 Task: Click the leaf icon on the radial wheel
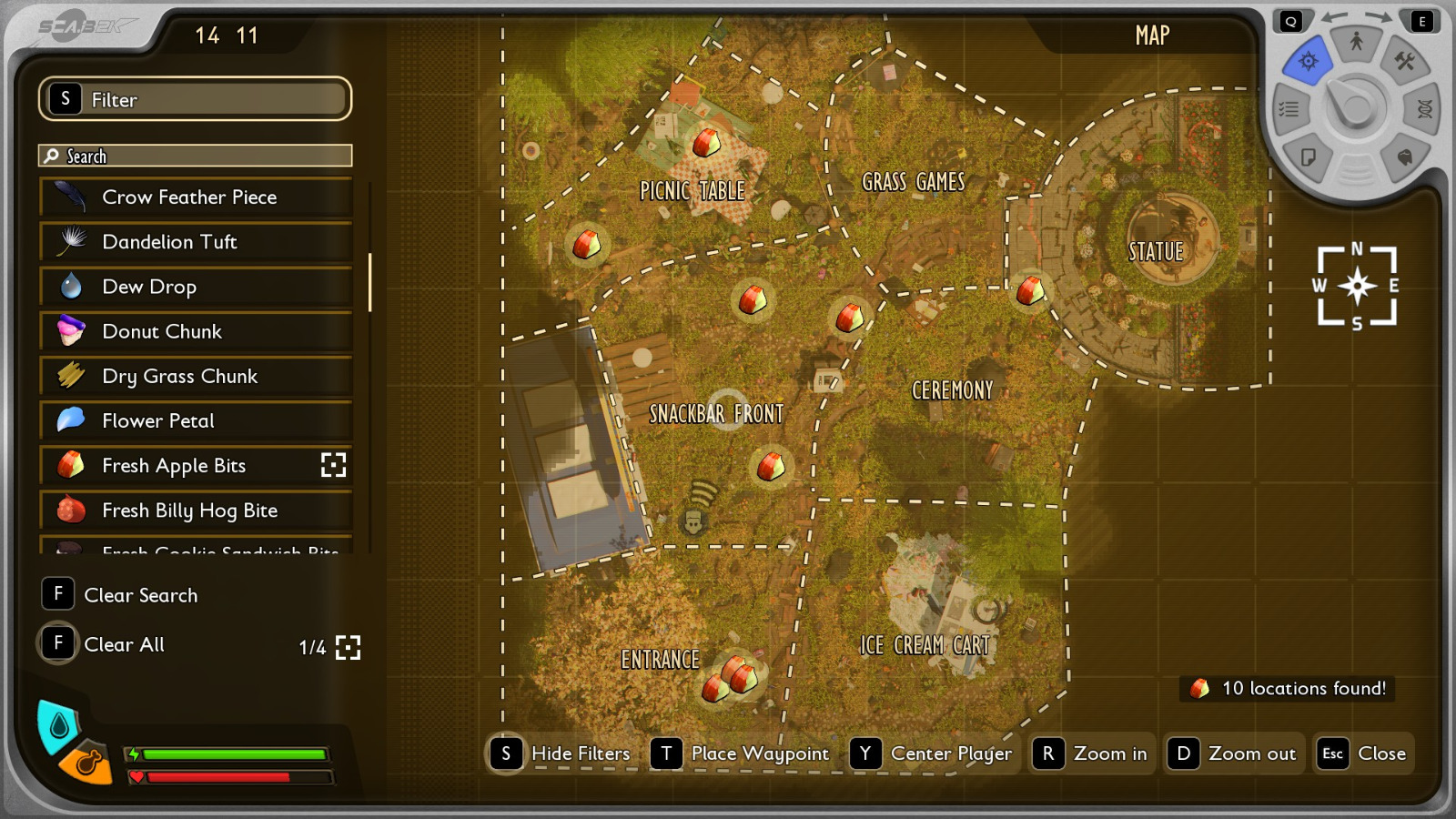point(1403,158)
